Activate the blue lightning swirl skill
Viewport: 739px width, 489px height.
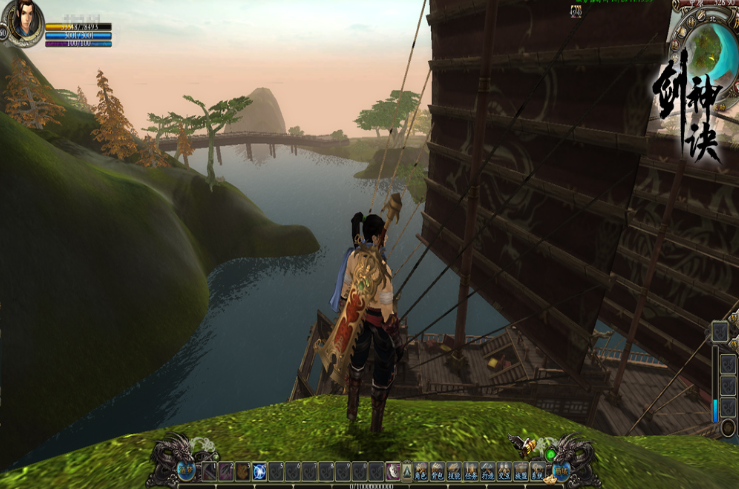click(259, 471)
